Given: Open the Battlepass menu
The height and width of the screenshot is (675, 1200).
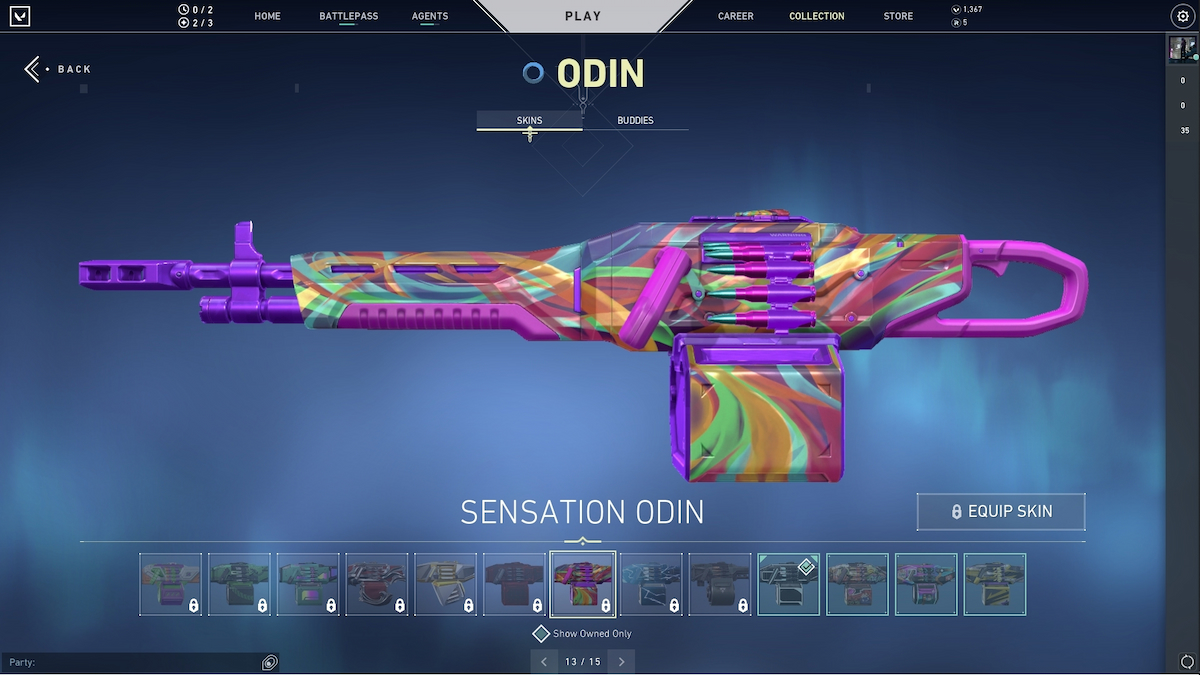Looking at the screenshot, I should (346, 16).
